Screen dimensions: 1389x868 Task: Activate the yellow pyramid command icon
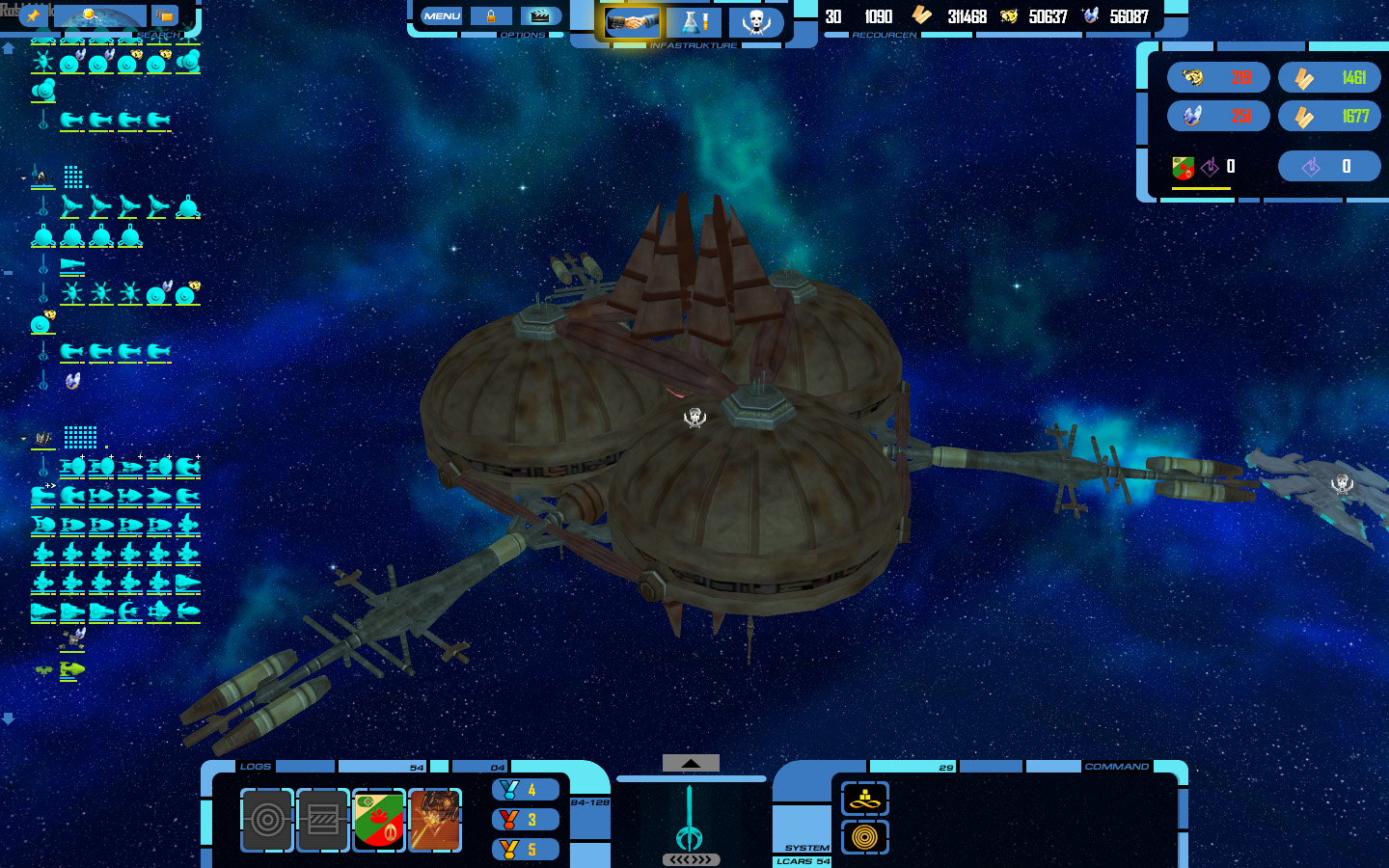(x=865, y=799)
